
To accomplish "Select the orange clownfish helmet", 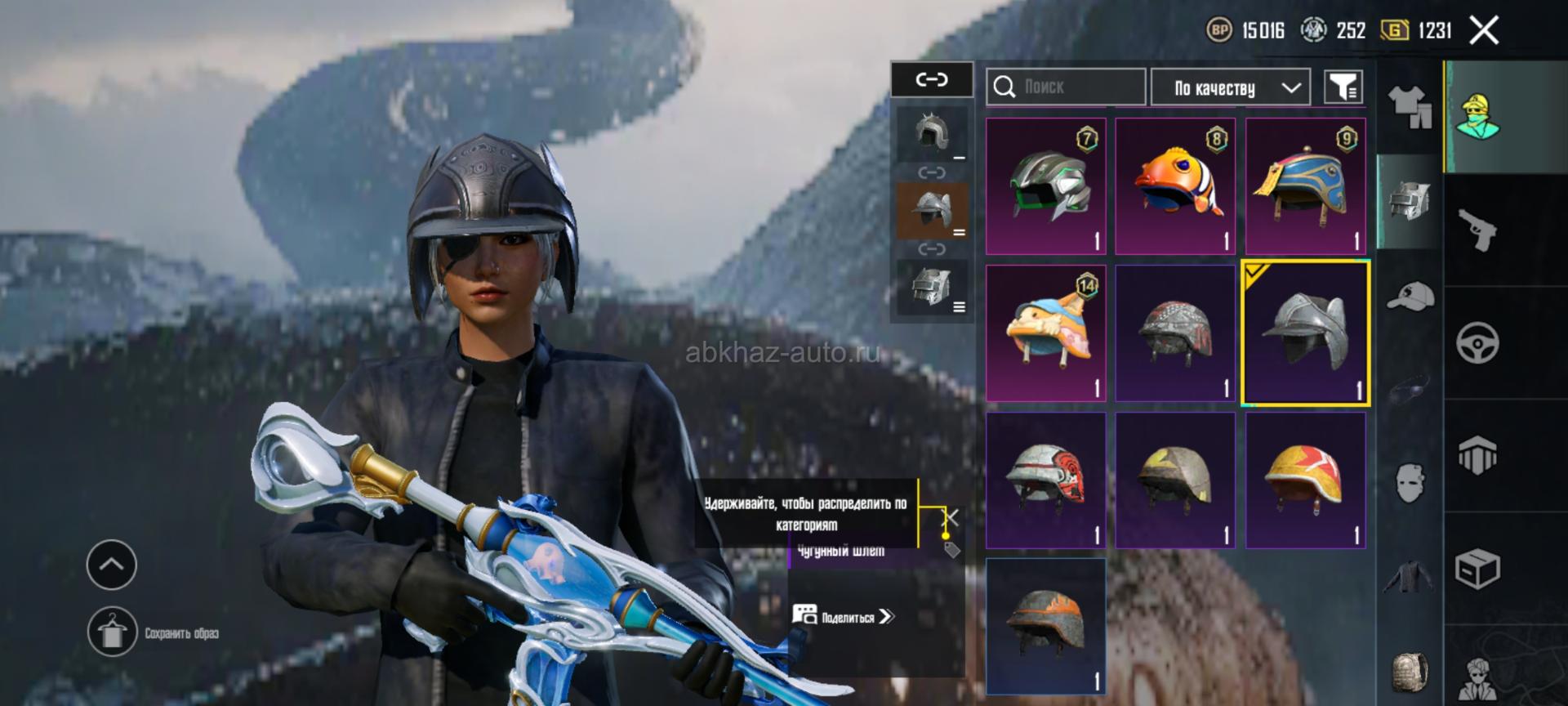I will 1175,186.
